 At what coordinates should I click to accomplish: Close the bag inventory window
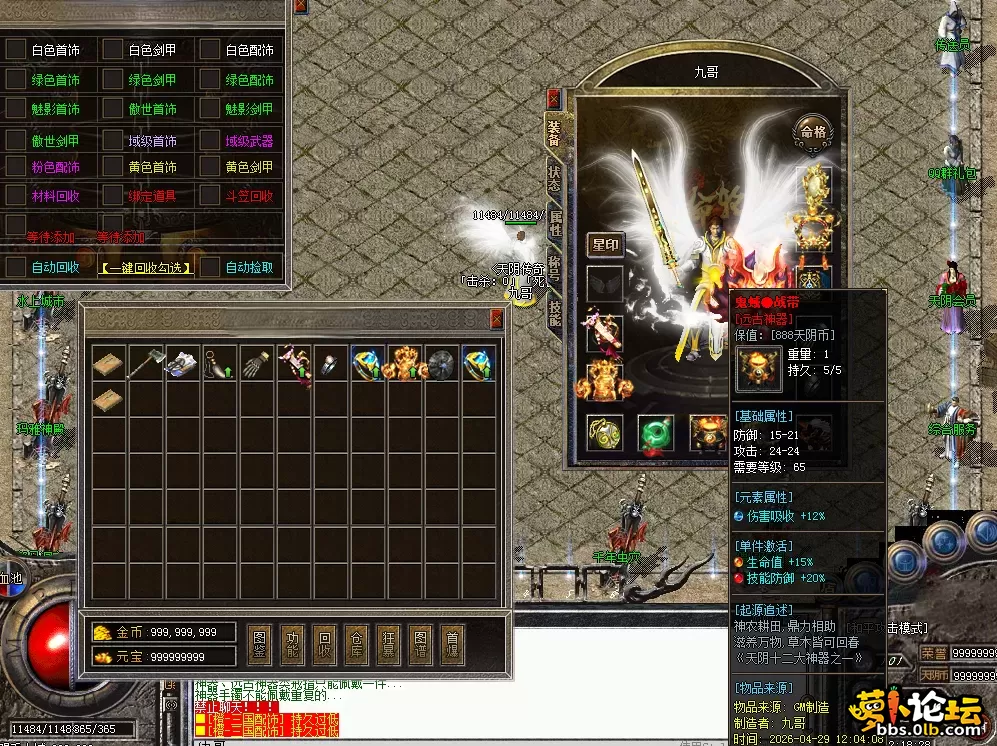[x=496, y=319]
